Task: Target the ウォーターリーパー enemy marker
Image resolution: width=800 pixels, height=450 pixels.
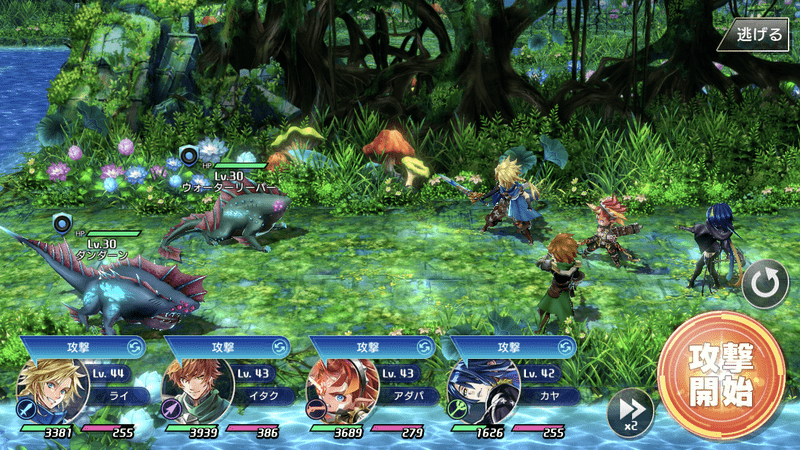Action: point(190,154)
